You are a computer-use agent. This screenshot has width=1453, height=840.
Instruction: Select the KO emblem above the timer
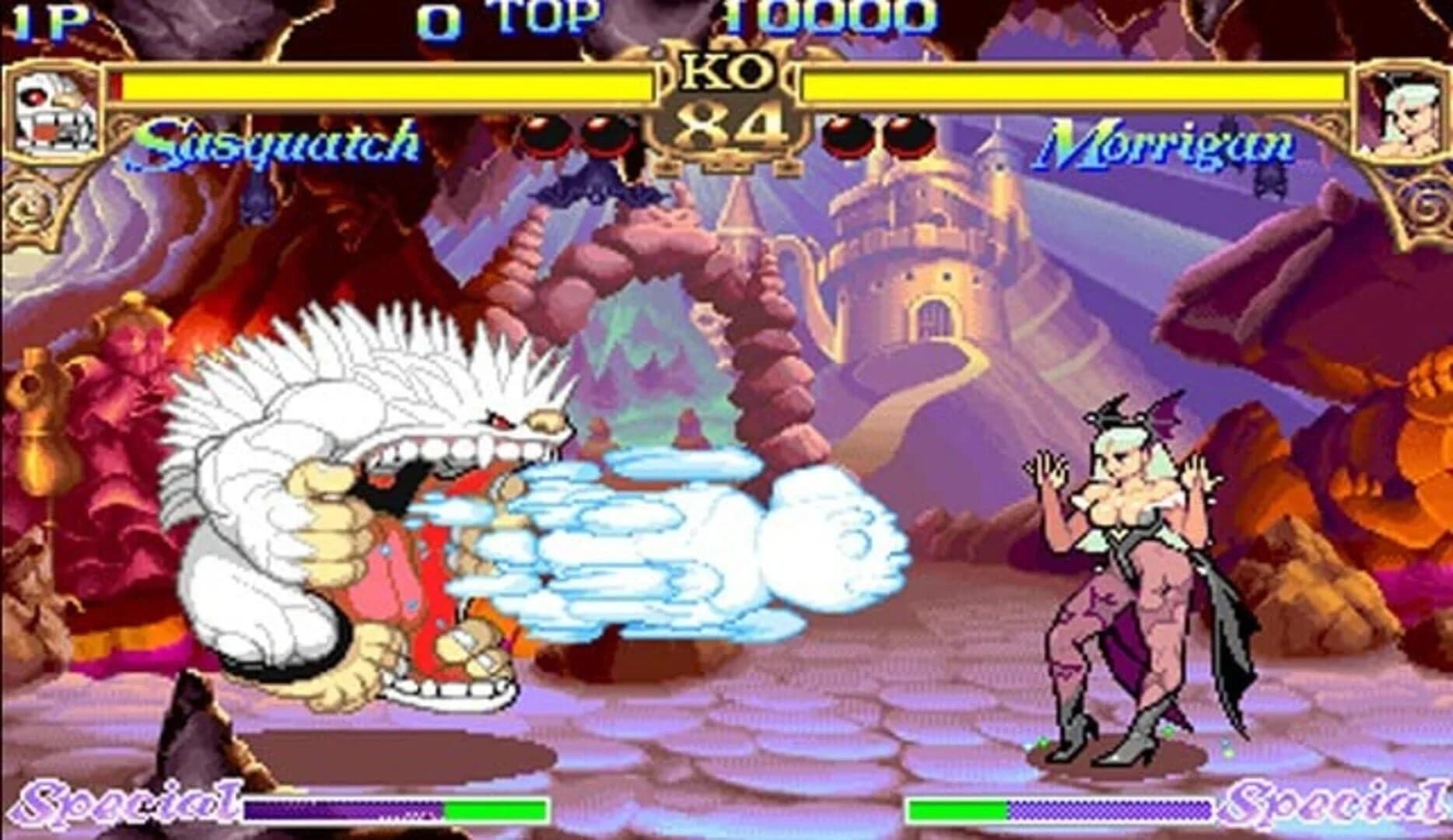725,70
